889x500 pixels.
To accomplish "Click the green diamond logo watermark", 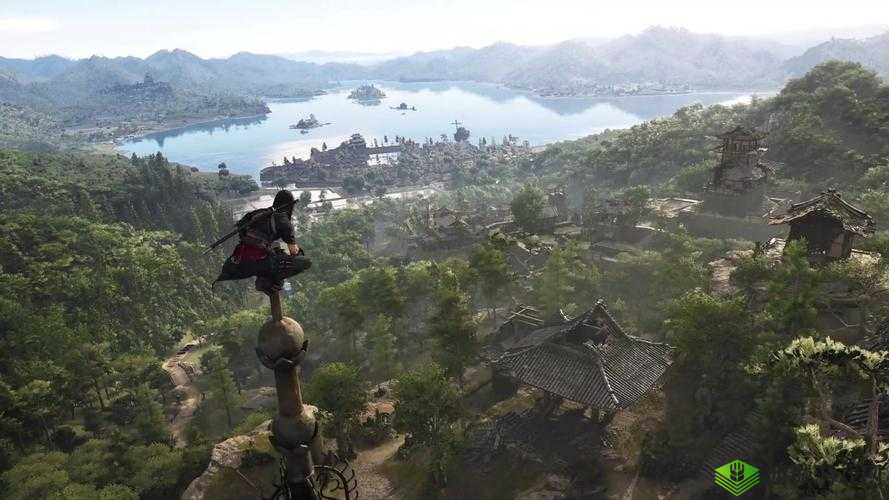I will pos(735,477).
